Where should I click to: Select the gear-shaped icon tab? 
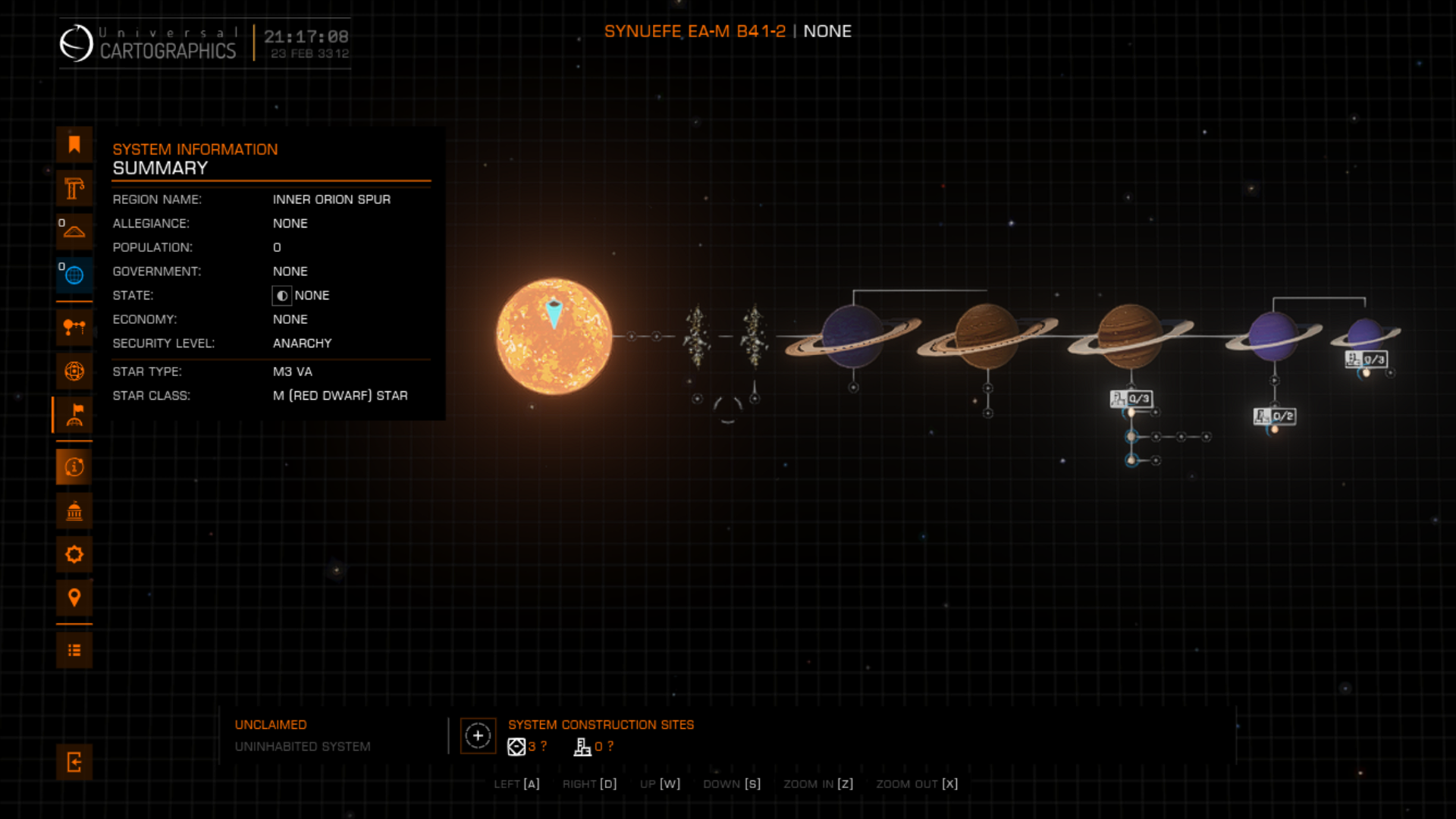coord(74,554)
